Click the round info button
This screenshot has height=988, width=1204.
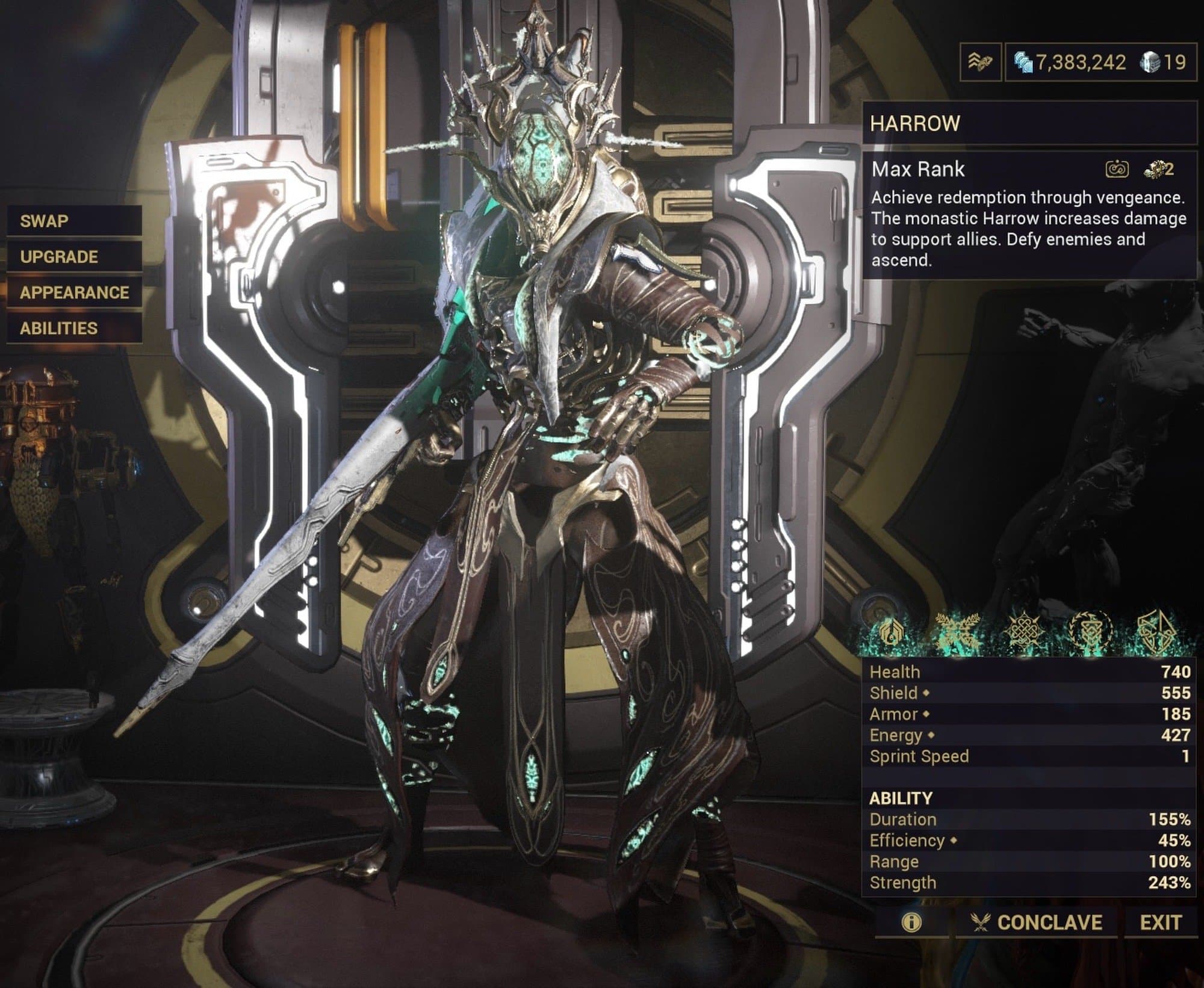912,922
